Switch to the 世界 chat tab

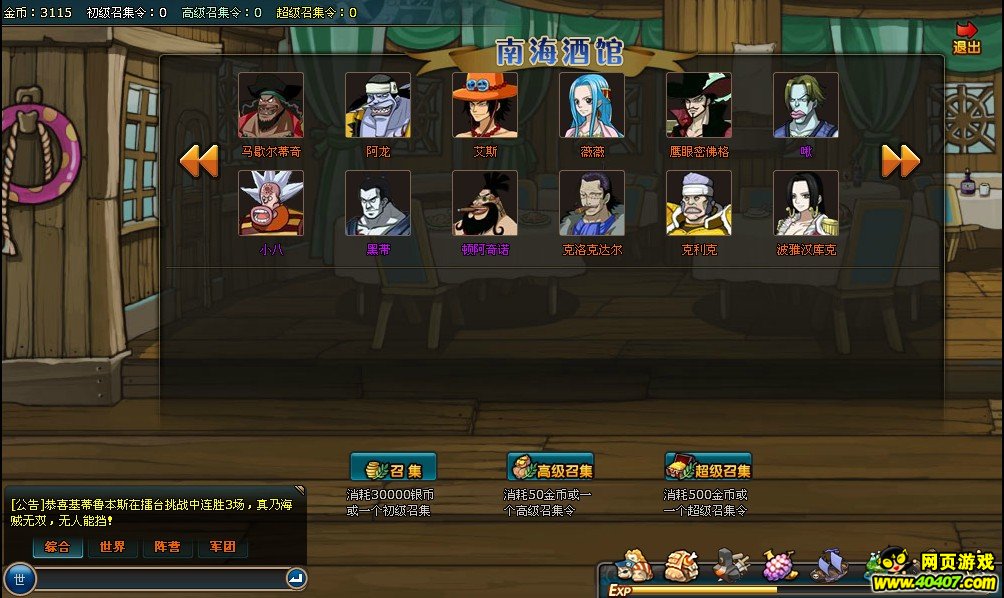tap(113, 547)
